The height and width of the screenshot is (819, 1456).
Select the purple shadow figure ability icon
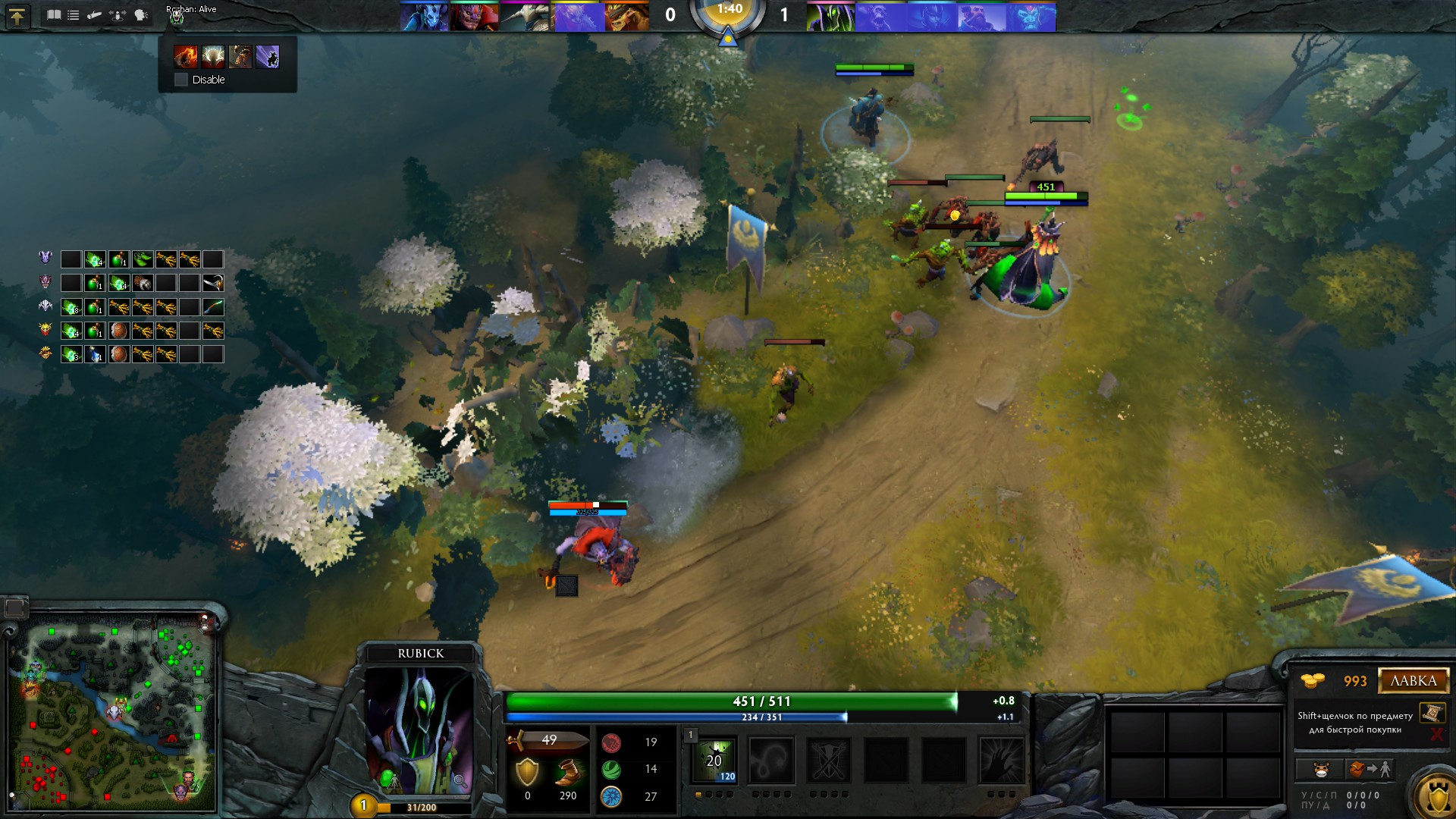coord(268,56)
